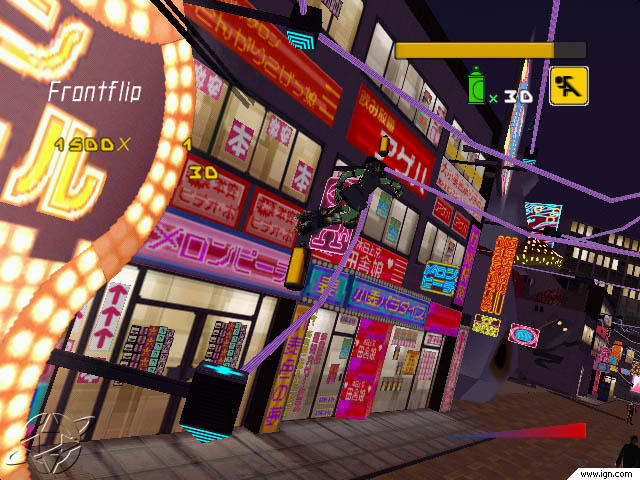640x480 pixels.
Task: Select the yellow running figure icon
Action: pyautogui.click(x=568, y=87)
